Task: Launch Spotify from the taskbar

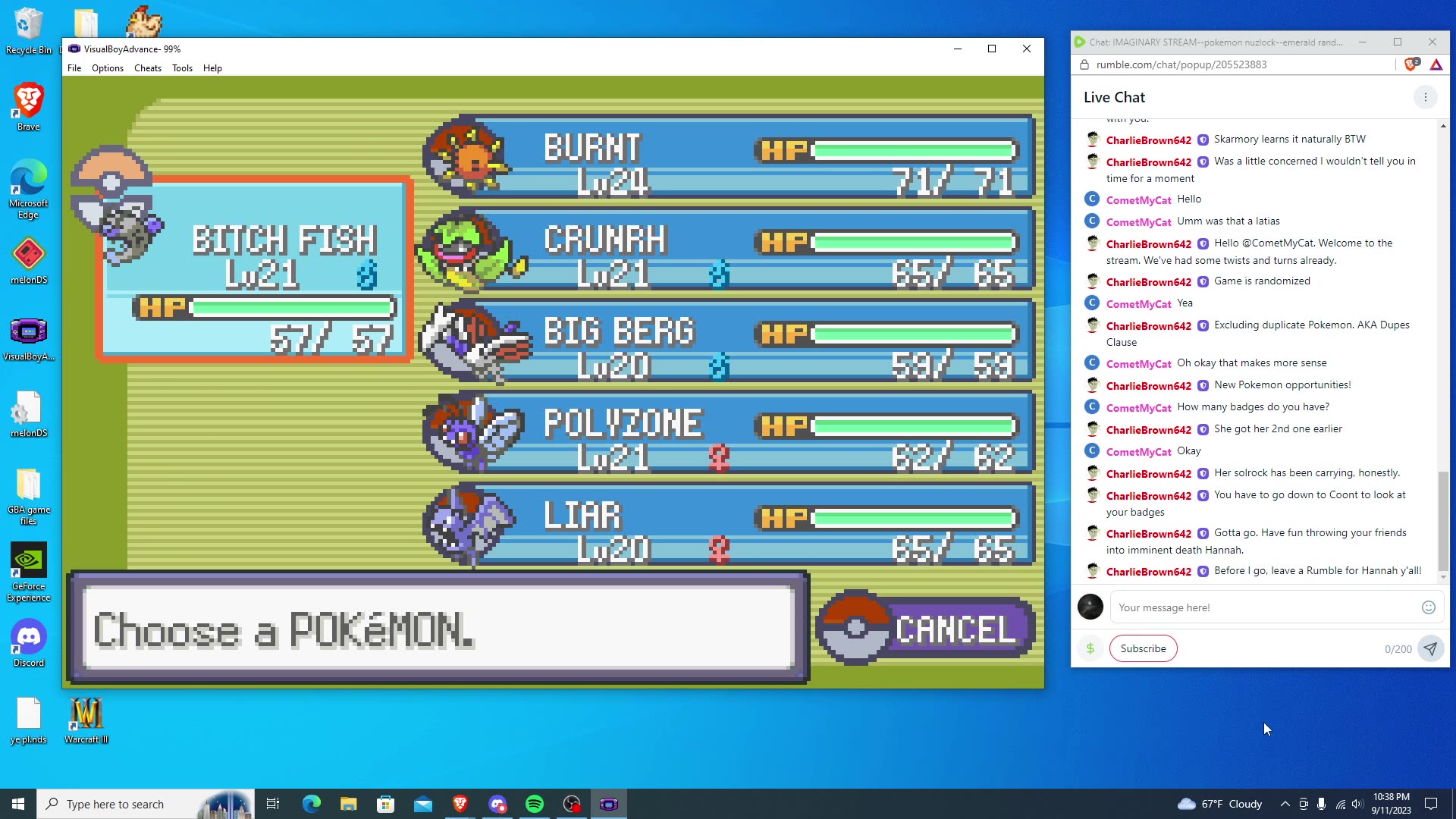Action: click(x=535, y=803)
